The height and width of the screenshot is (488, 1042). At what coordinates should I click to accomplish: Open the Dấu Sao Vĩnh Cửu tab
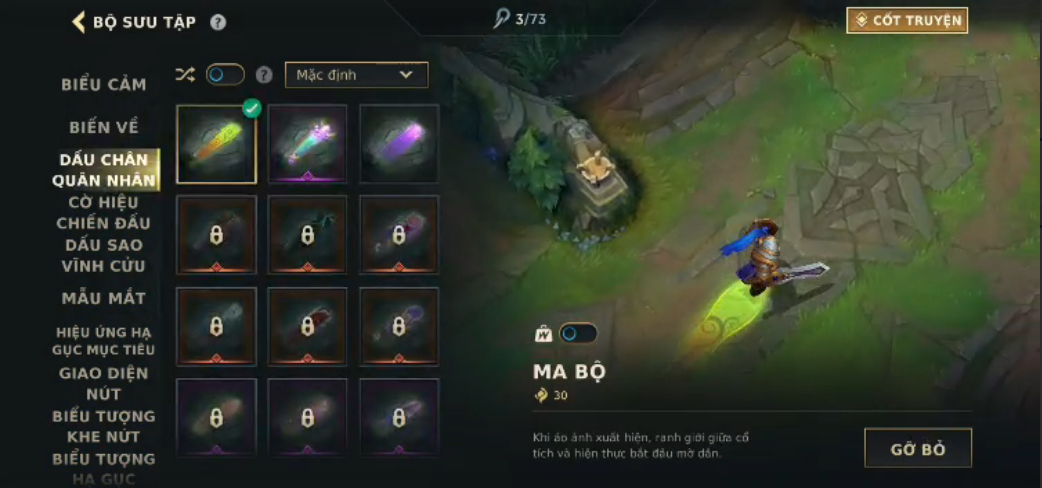pyautogui.click(x=104, y=255)
